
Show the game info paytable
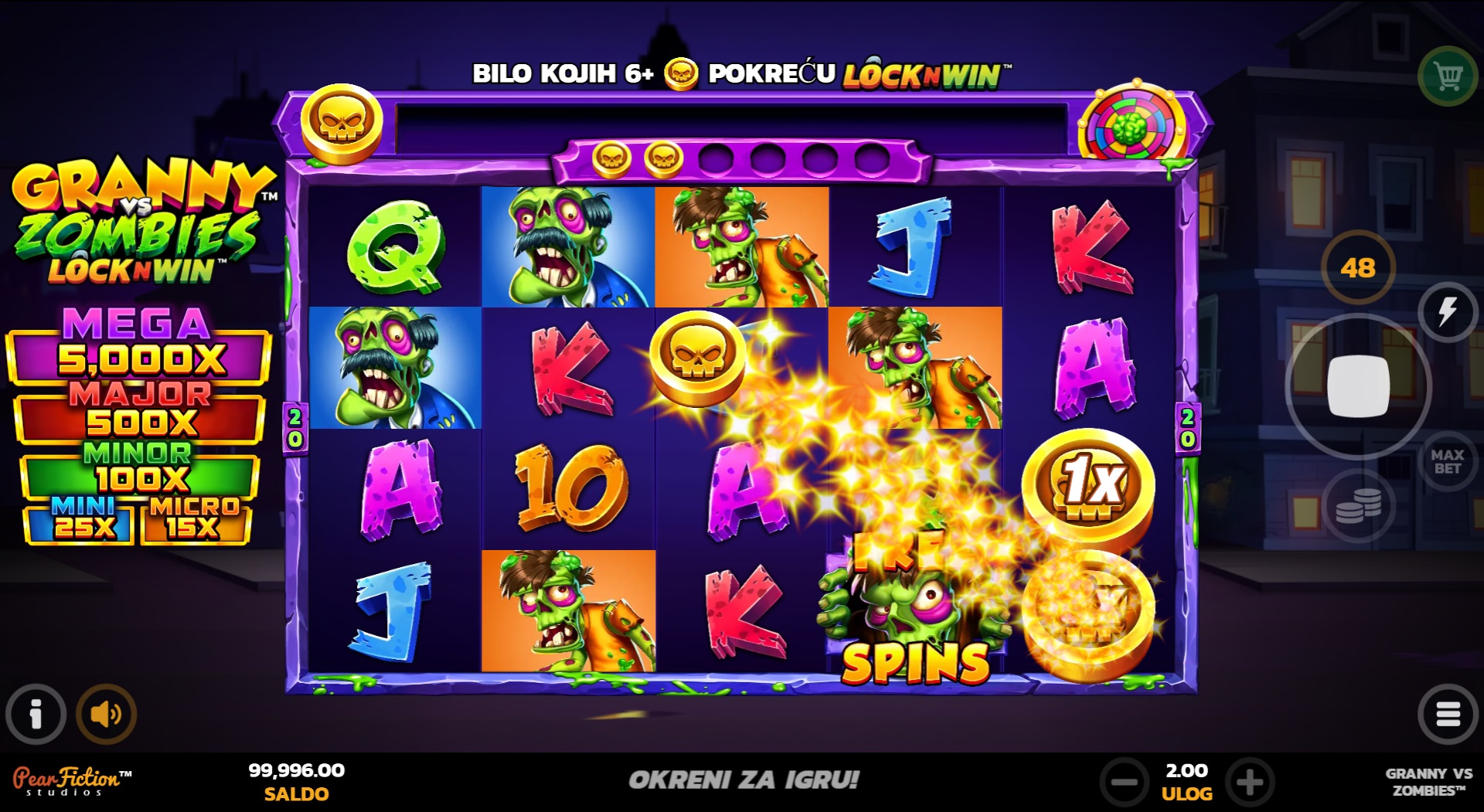36,714
